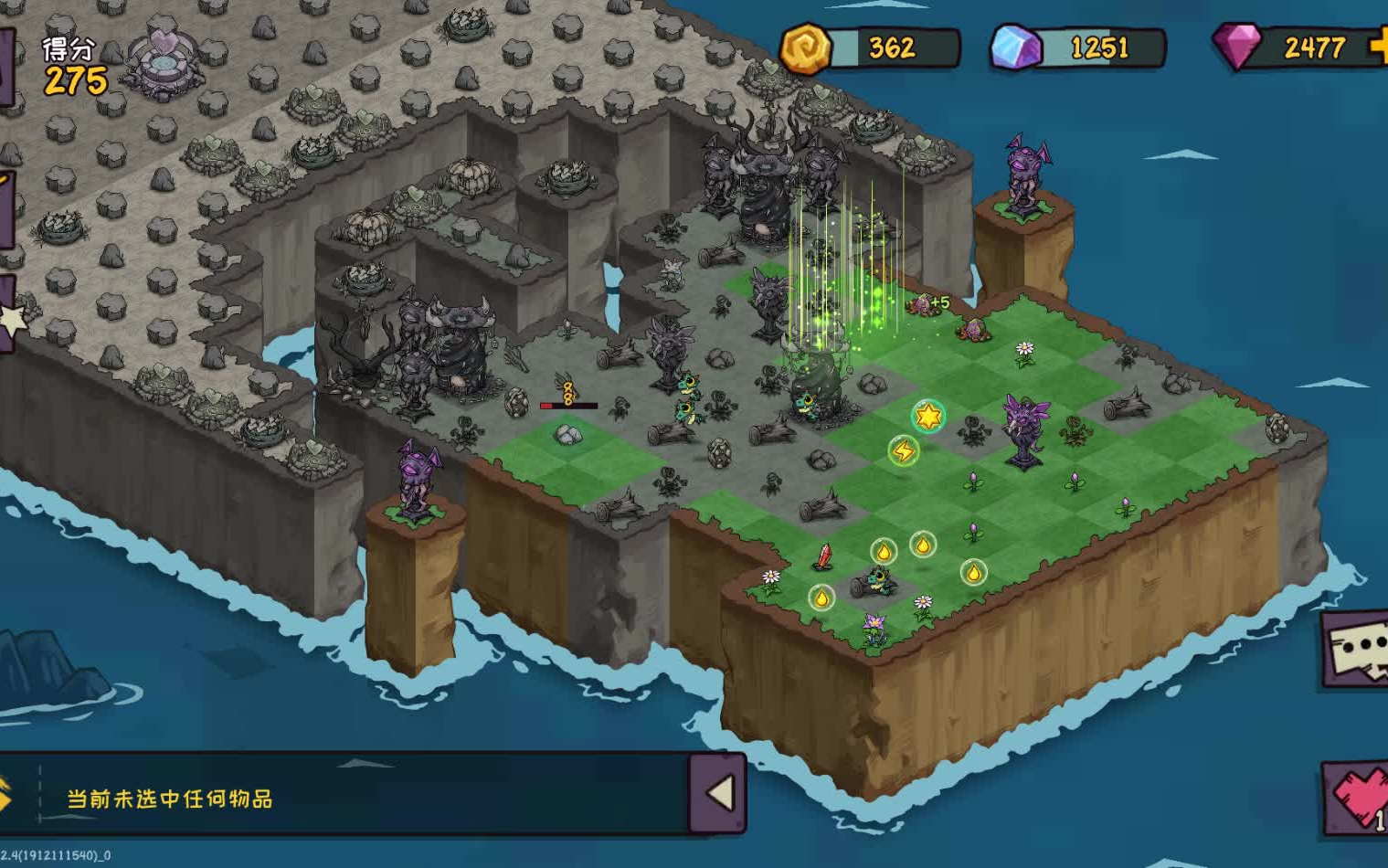
Task: Open the chat speech bubble button
Action: (1357, 648)
